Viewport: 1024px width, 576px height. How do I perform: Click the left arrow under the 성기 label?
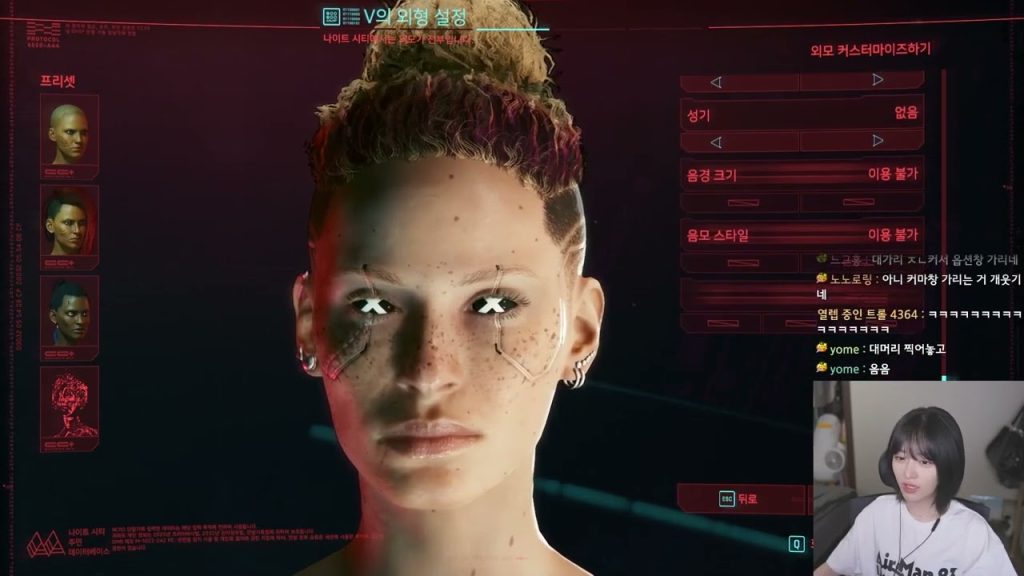click(x=715, y=141)
